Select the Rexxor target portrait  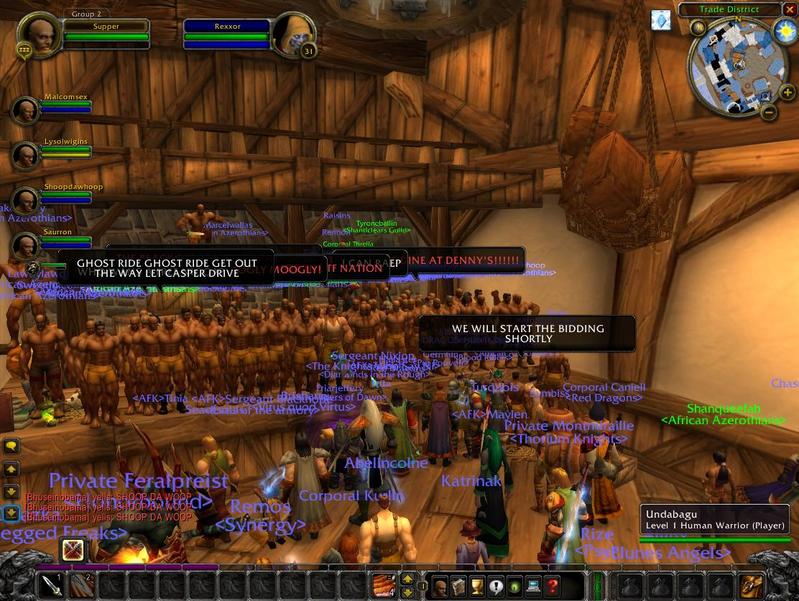pos(293,36)
